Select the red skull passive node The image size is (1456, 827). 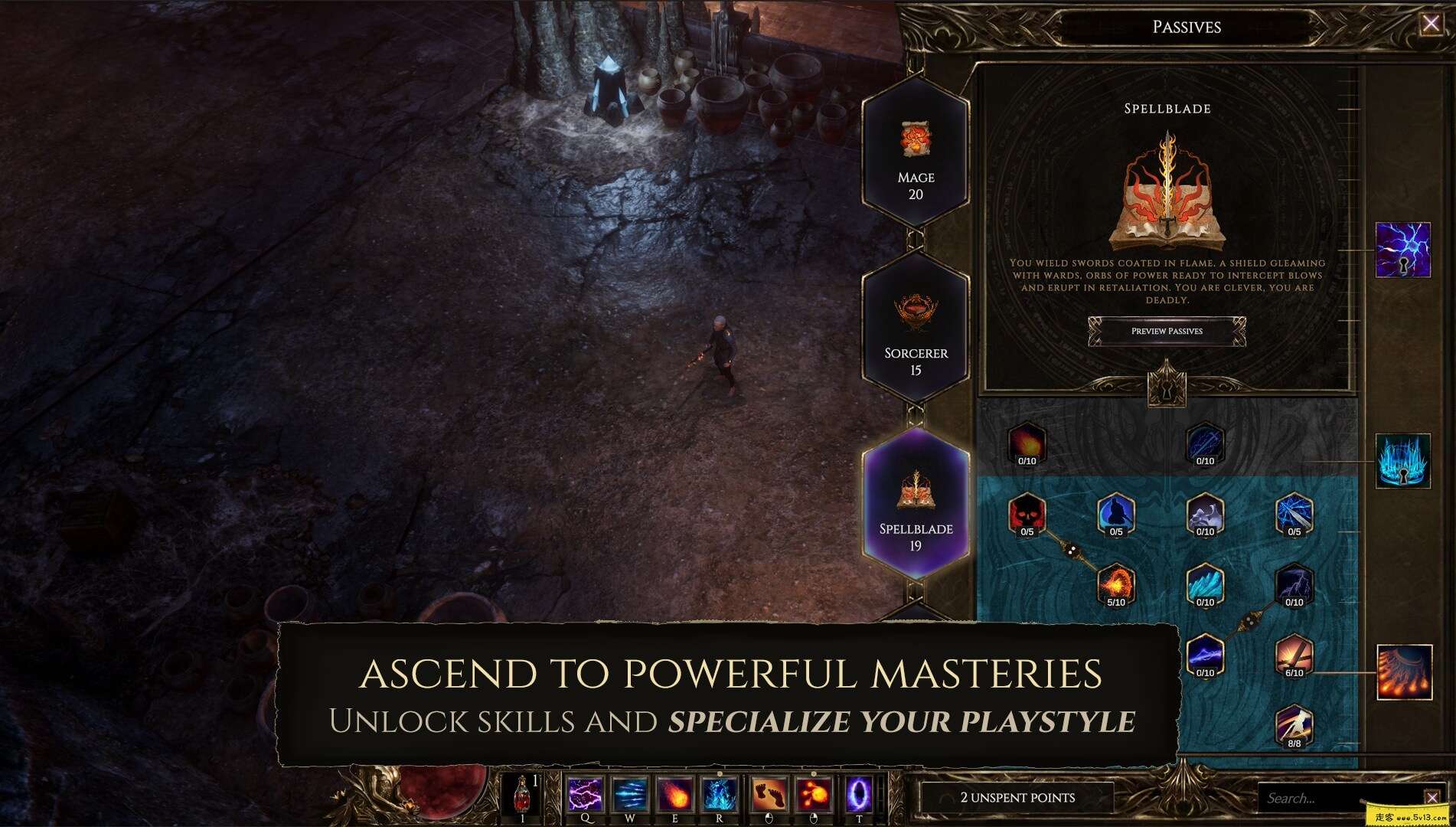click(x=1027, y=512)
